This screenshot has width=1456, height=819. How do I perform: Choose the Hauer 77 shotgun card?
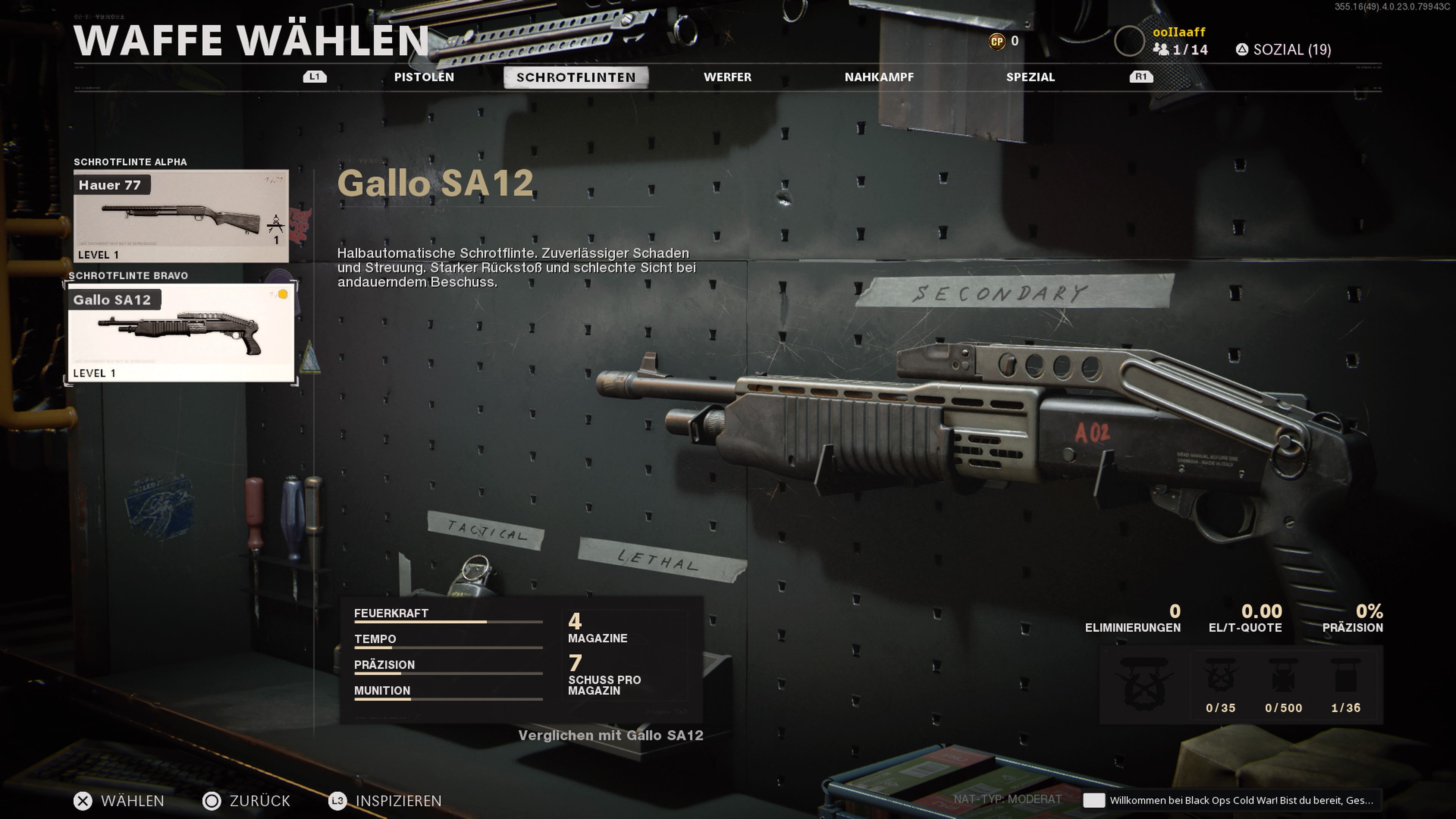pyautogui.click(x=181, y=216)
